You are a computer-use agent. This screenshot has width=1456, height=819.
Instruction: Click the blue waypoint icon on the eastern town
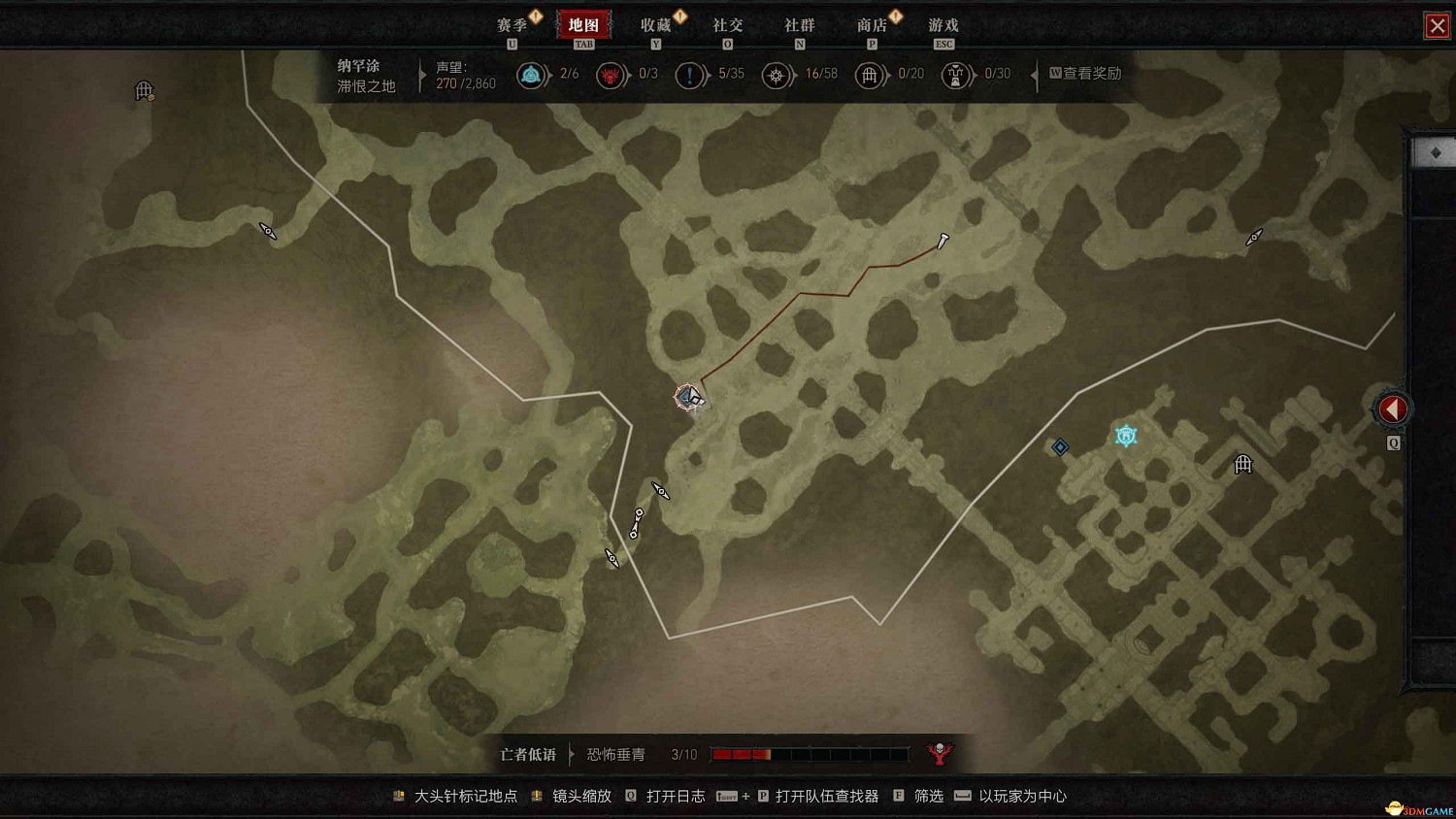click(1124, 436)
